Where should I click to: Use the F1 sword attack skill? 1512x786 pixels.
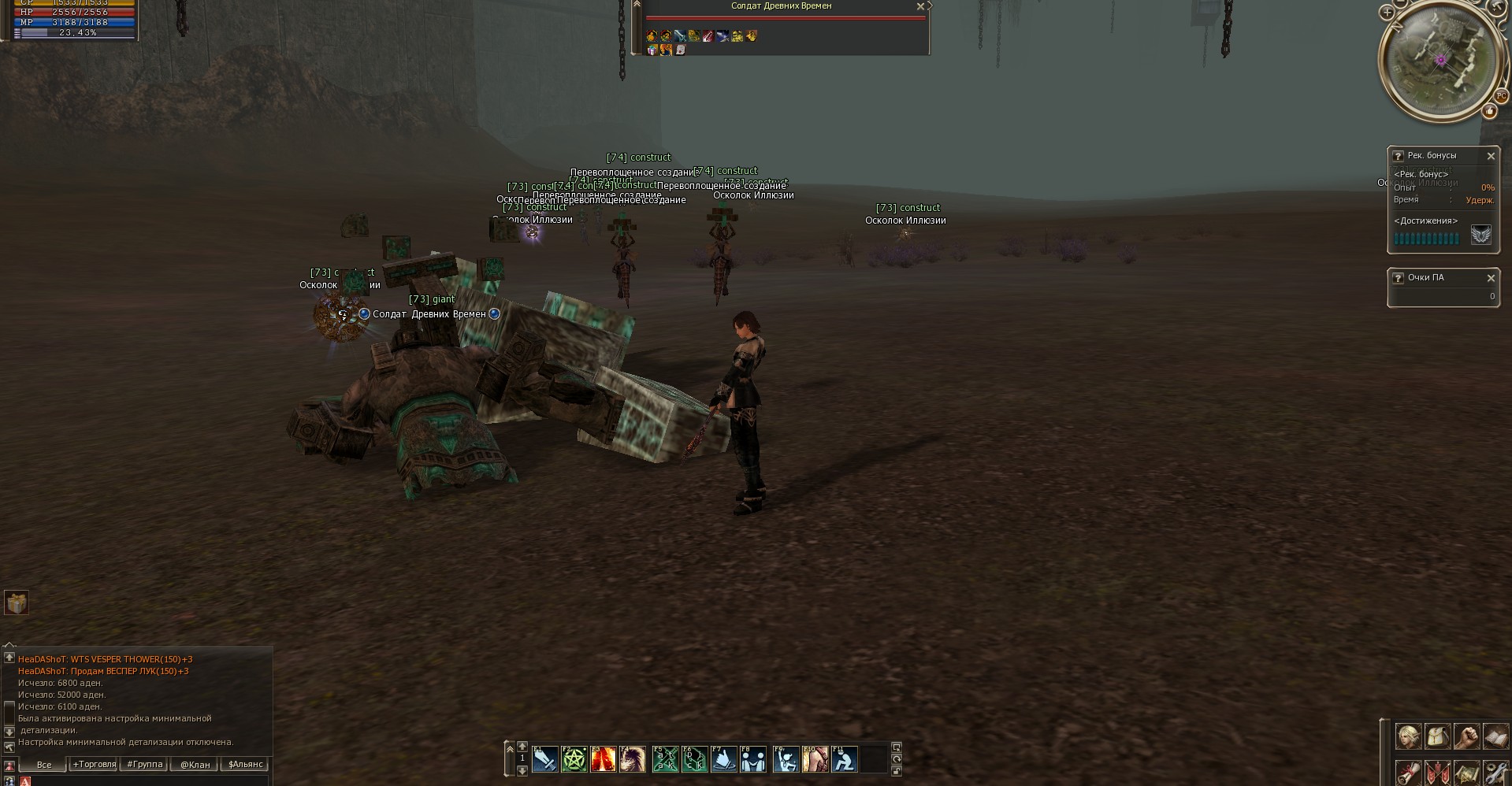[x=544, y=759]
